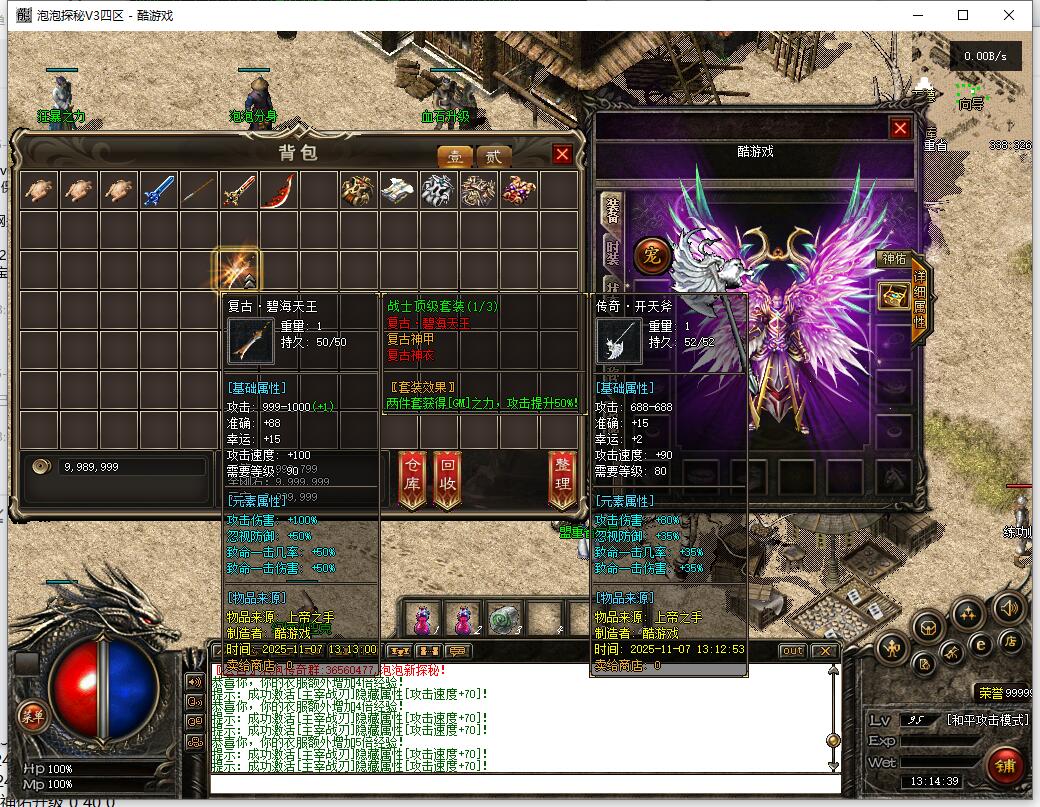Maximize the game window
This screenshot has width=1040, height=807.
point(963,15)
